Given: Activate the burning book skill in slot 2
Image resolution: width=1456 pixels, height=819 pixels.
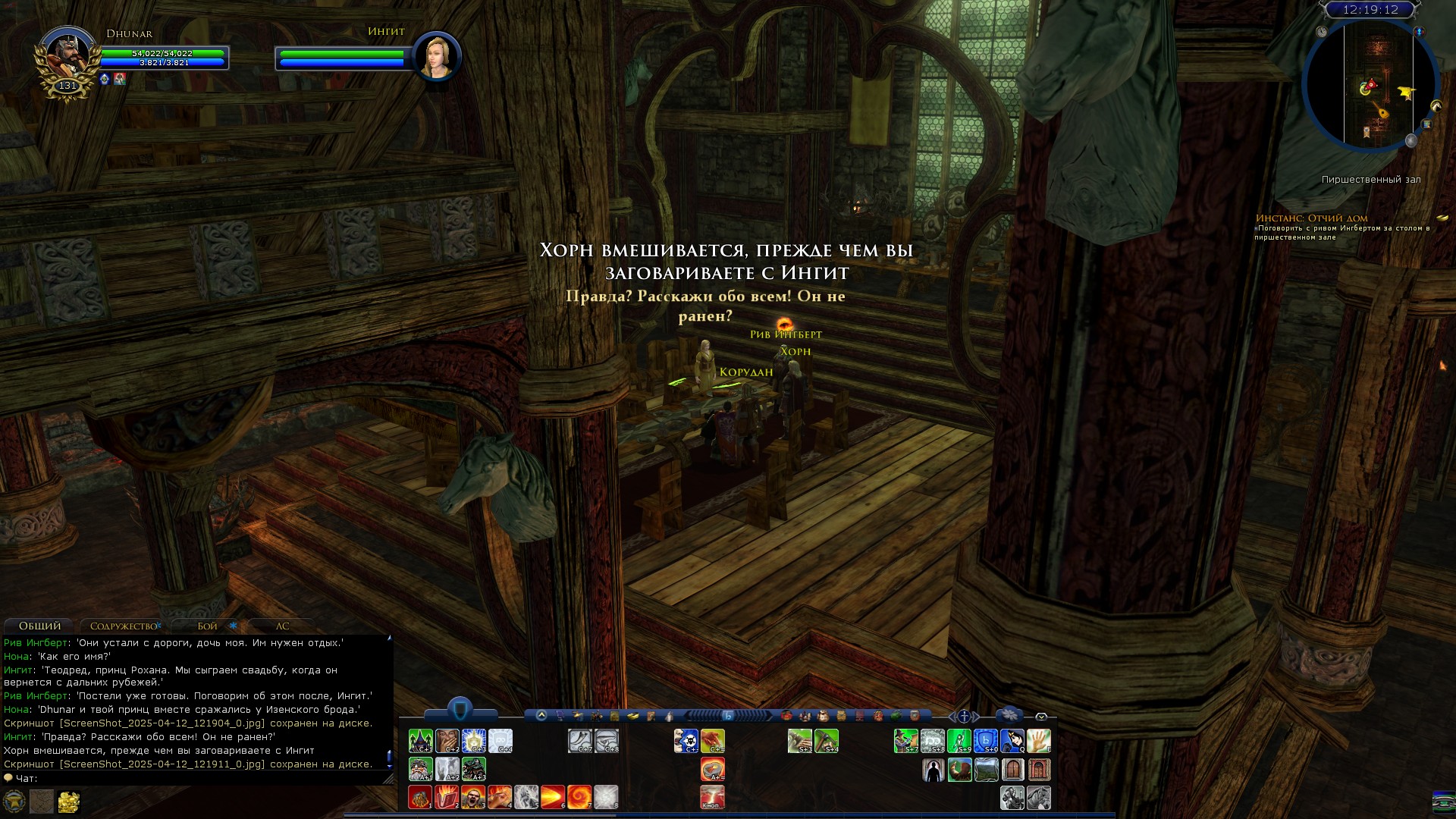Looking at the screenshot, I should [x=447, y=797].
